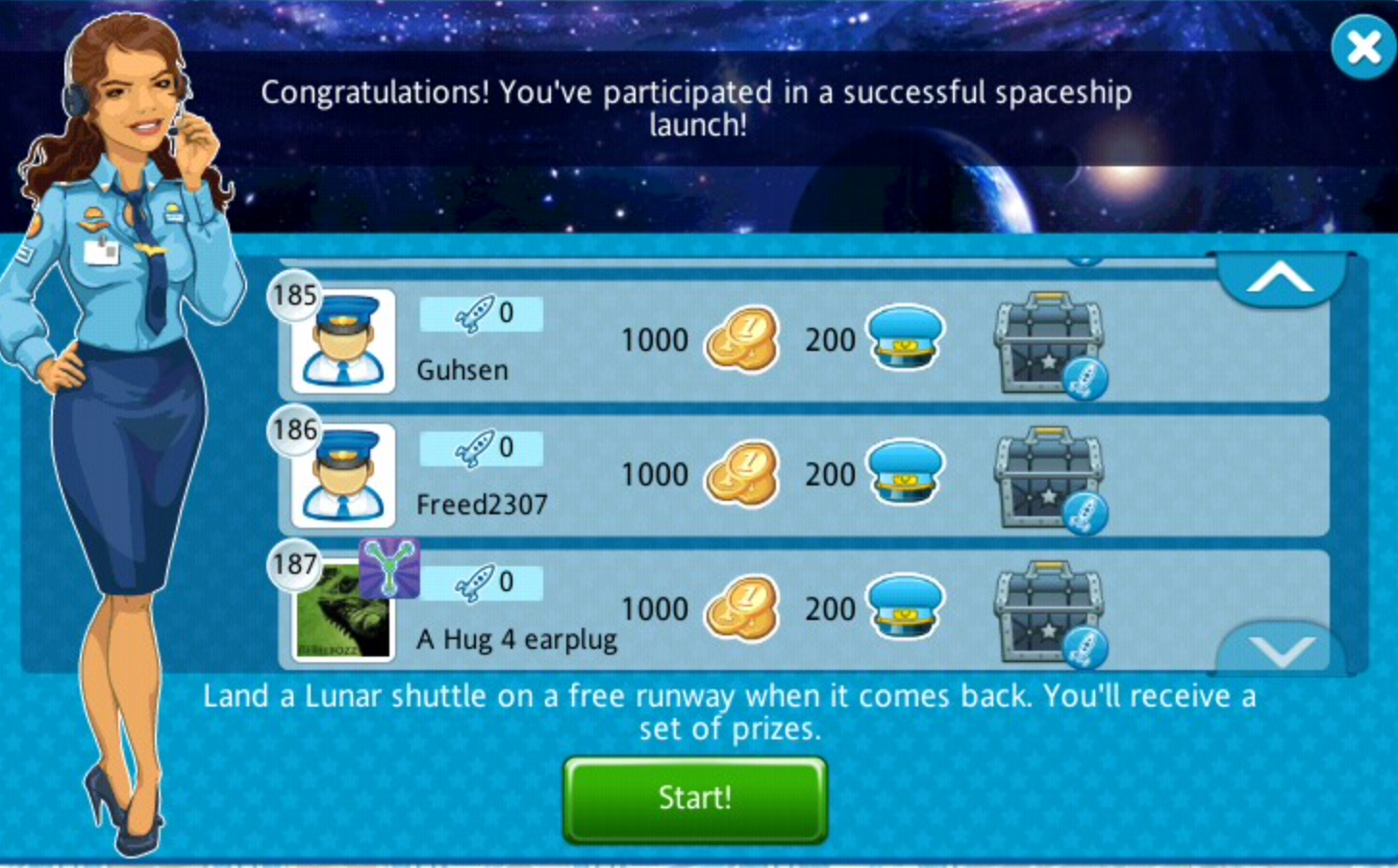
Task: Close the launch results dialog
Action: coord(1362,47)
